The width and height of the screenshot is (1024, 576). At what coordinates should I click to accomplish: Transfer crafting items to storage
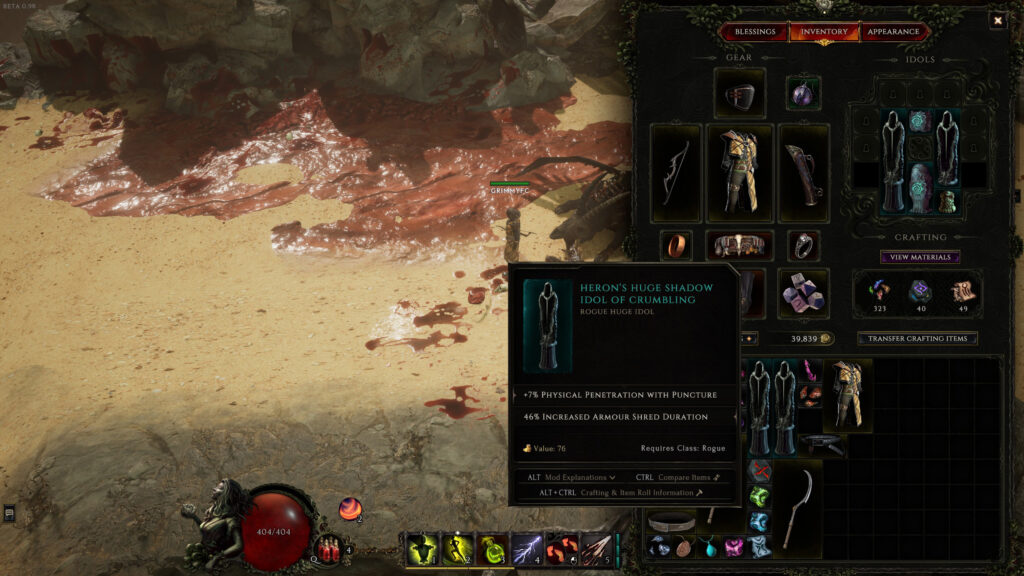[x=917, y=339]
